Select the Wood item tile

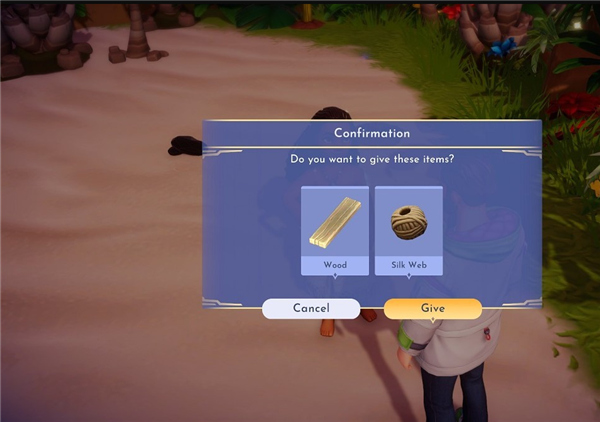[x=334, y=230]
